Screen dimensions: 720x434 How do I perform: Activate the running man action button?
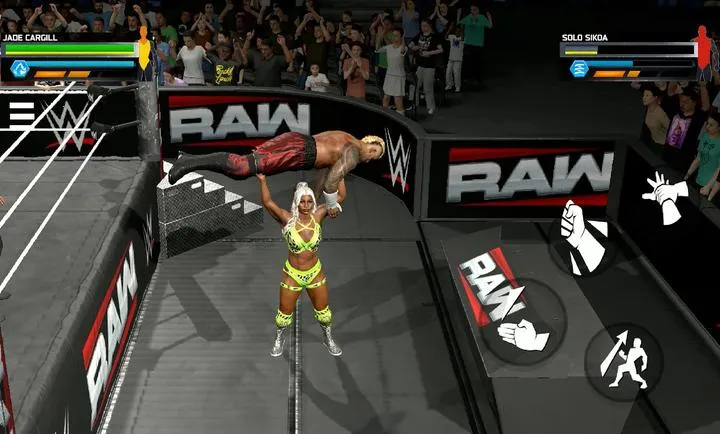[623, 360]
